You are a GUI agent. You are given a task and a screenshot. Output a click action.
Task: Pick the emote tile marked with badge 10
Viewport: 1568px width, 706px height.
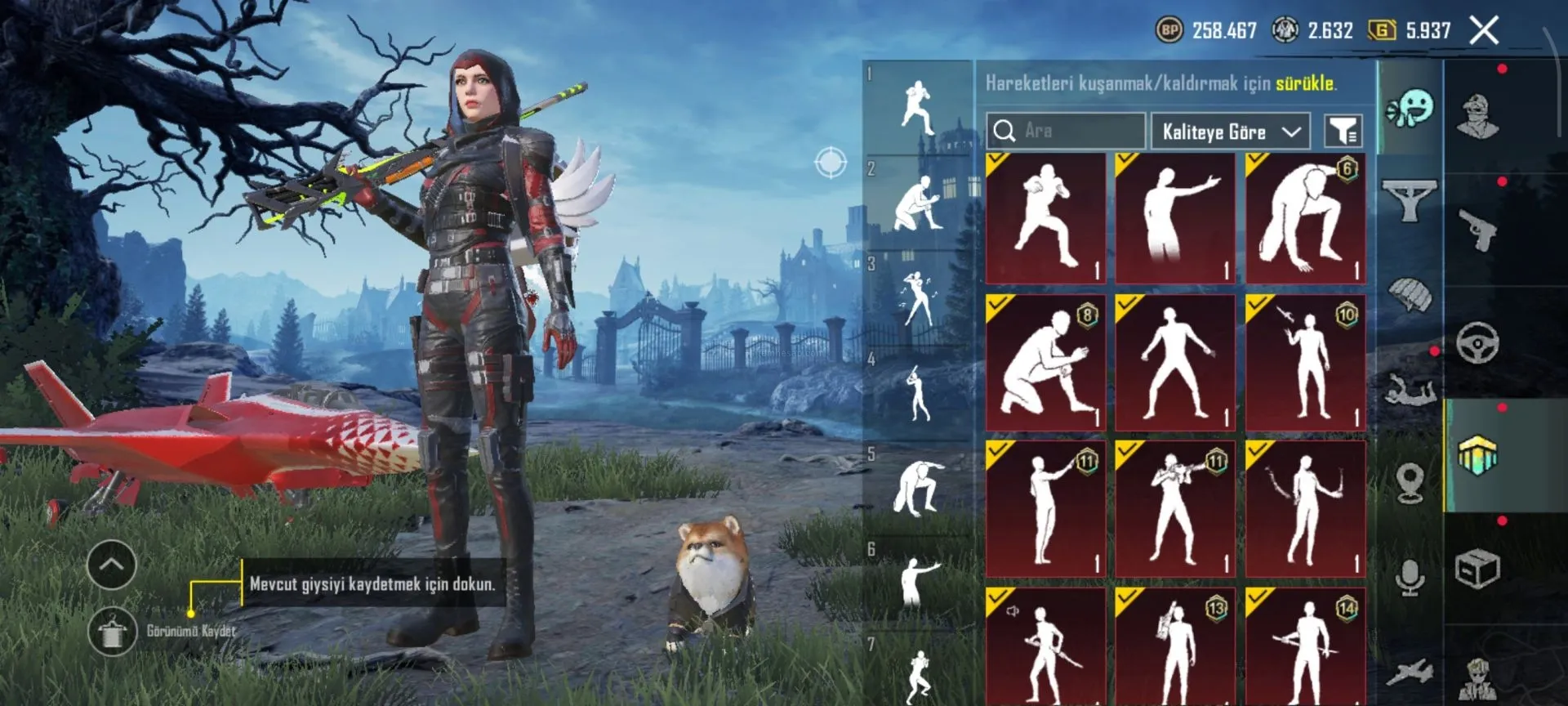[x=1305, y=363]
